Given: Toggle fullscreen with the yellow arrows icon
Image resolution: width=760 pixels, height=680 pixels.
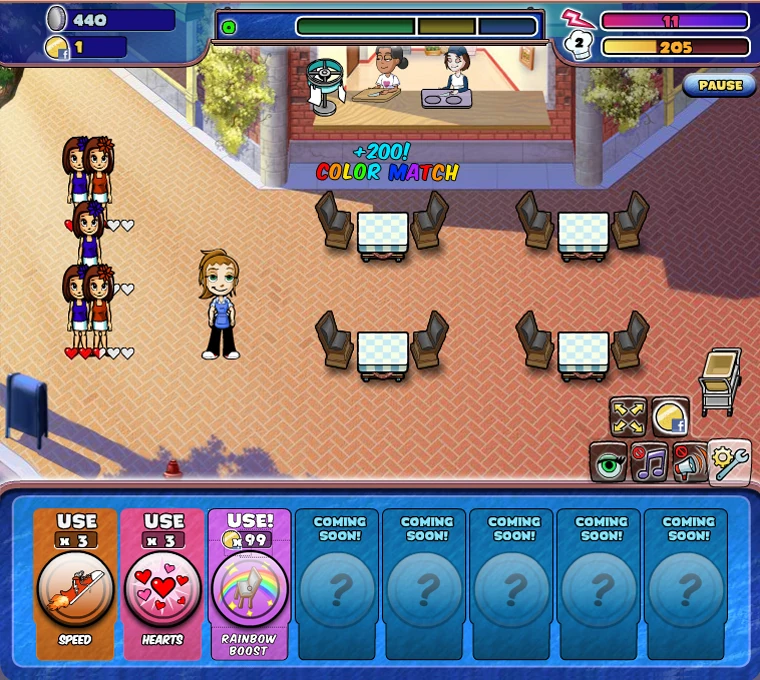Looking at the screenshot, I should 629,418.
